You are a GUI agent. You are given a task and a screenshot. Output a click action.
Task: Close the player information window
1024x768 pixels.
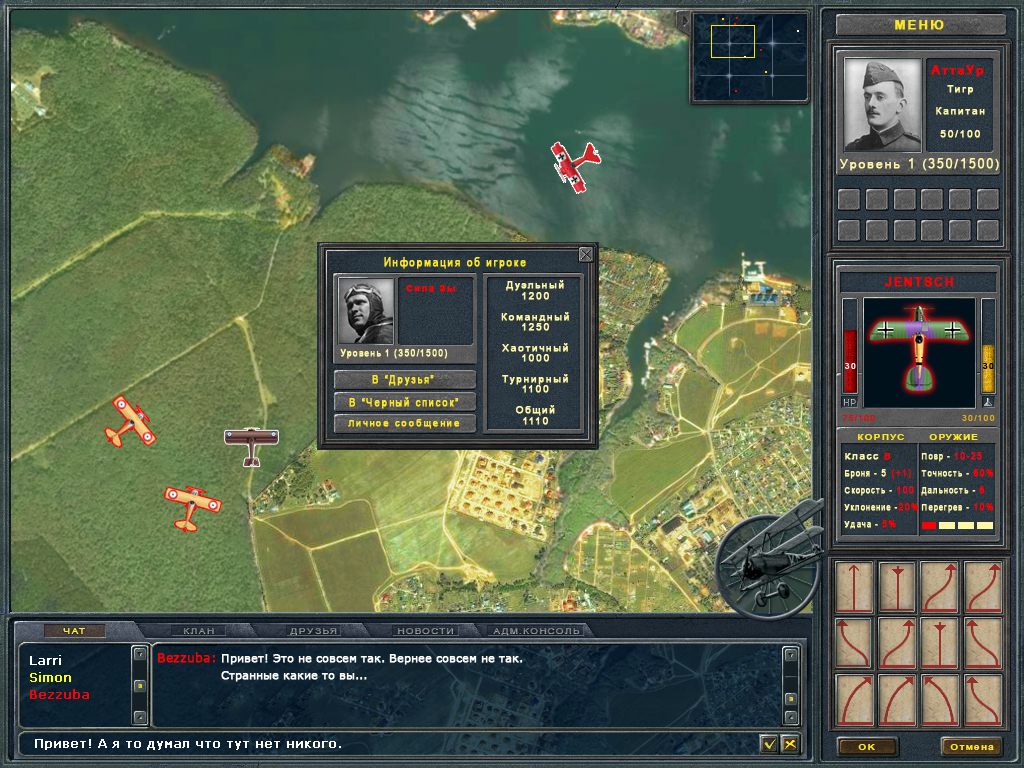[586, 255]
